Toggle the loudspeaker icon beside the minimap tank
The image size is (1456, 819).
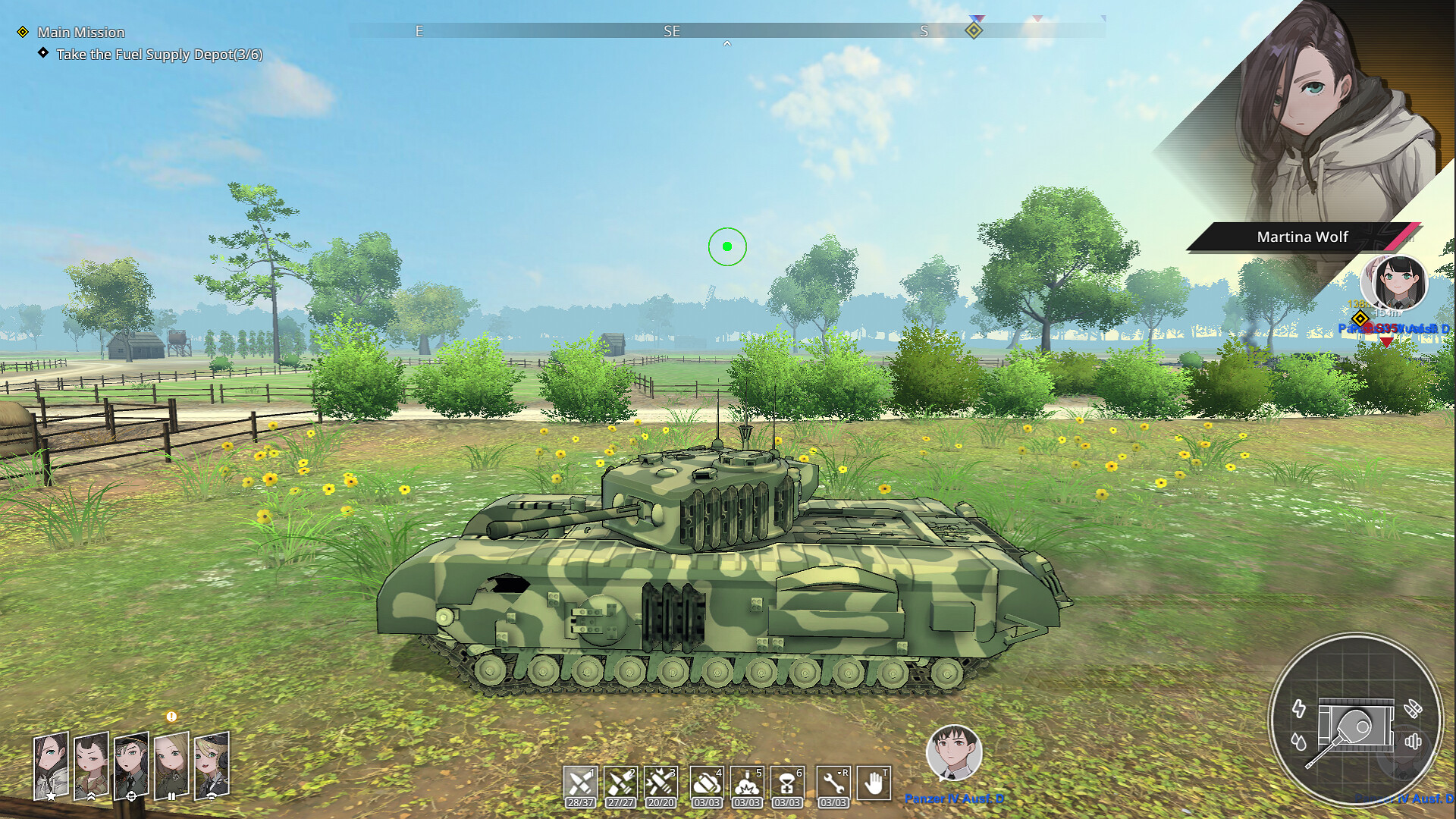pos(1414,741)
